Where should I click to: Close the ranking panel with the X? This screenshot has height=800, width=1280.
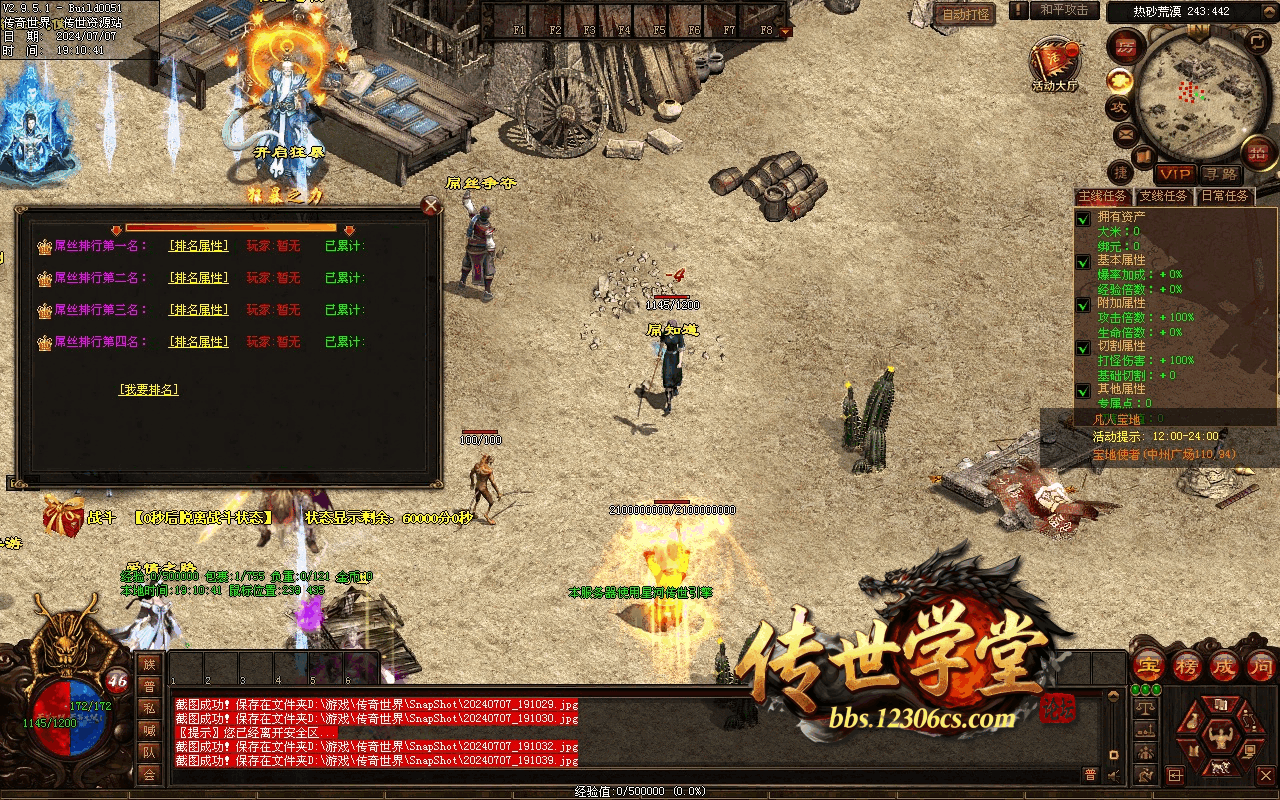point(431,206)
